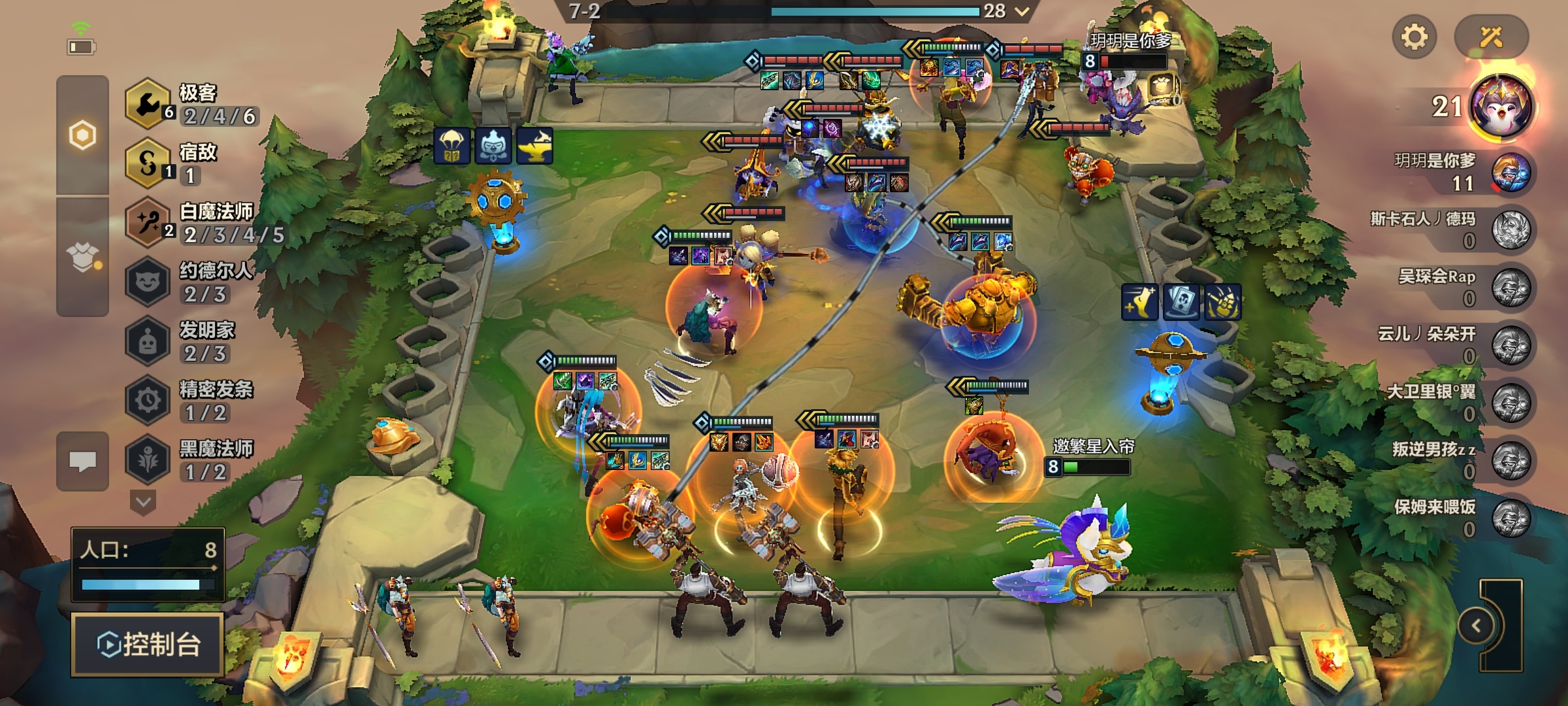Switch to the hexagon traits tab

(83, 135)
